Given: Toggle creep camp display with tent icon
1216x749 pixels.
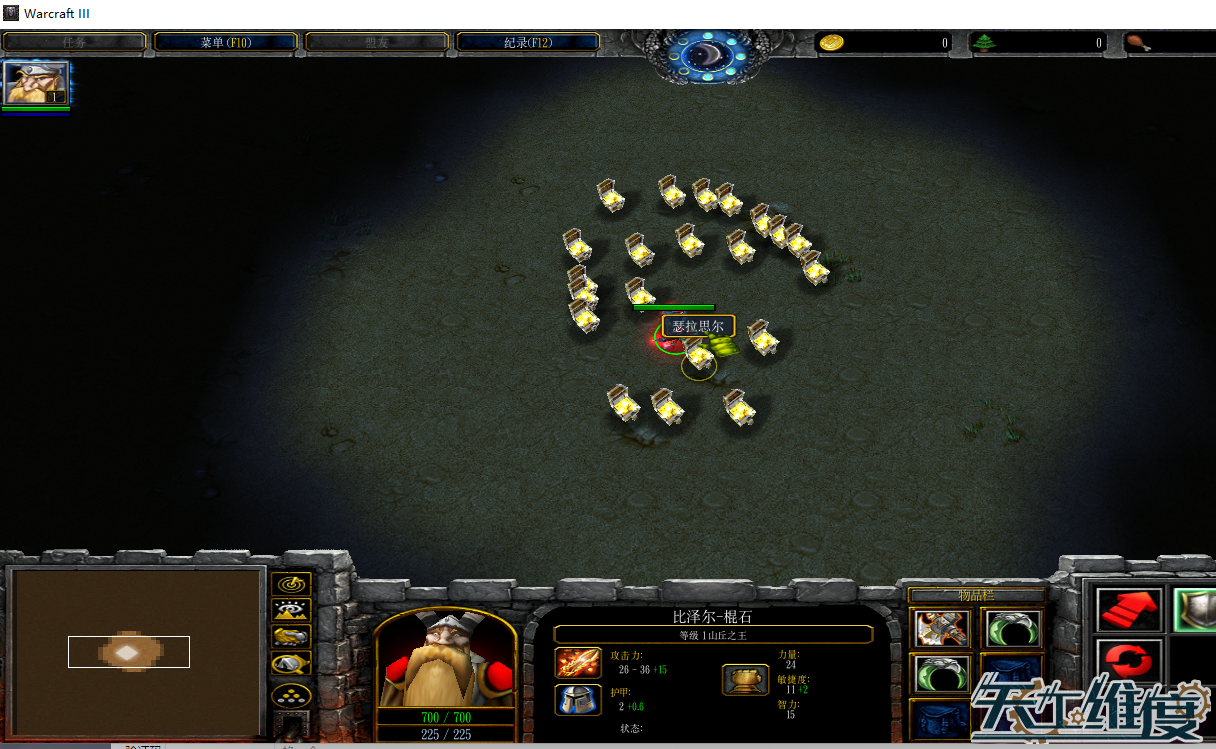Looking at the screenshot, I should pos(291,663).
